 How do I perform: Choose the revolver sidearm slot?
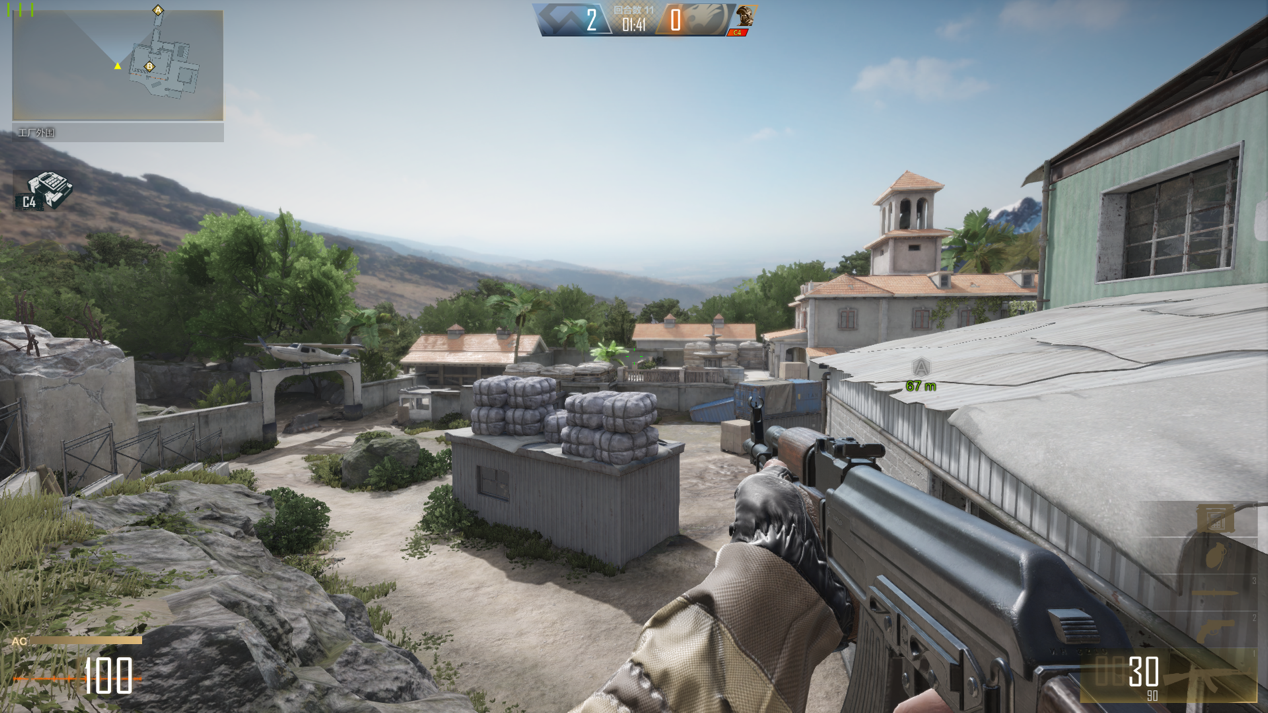click(x=1215, y=633)
